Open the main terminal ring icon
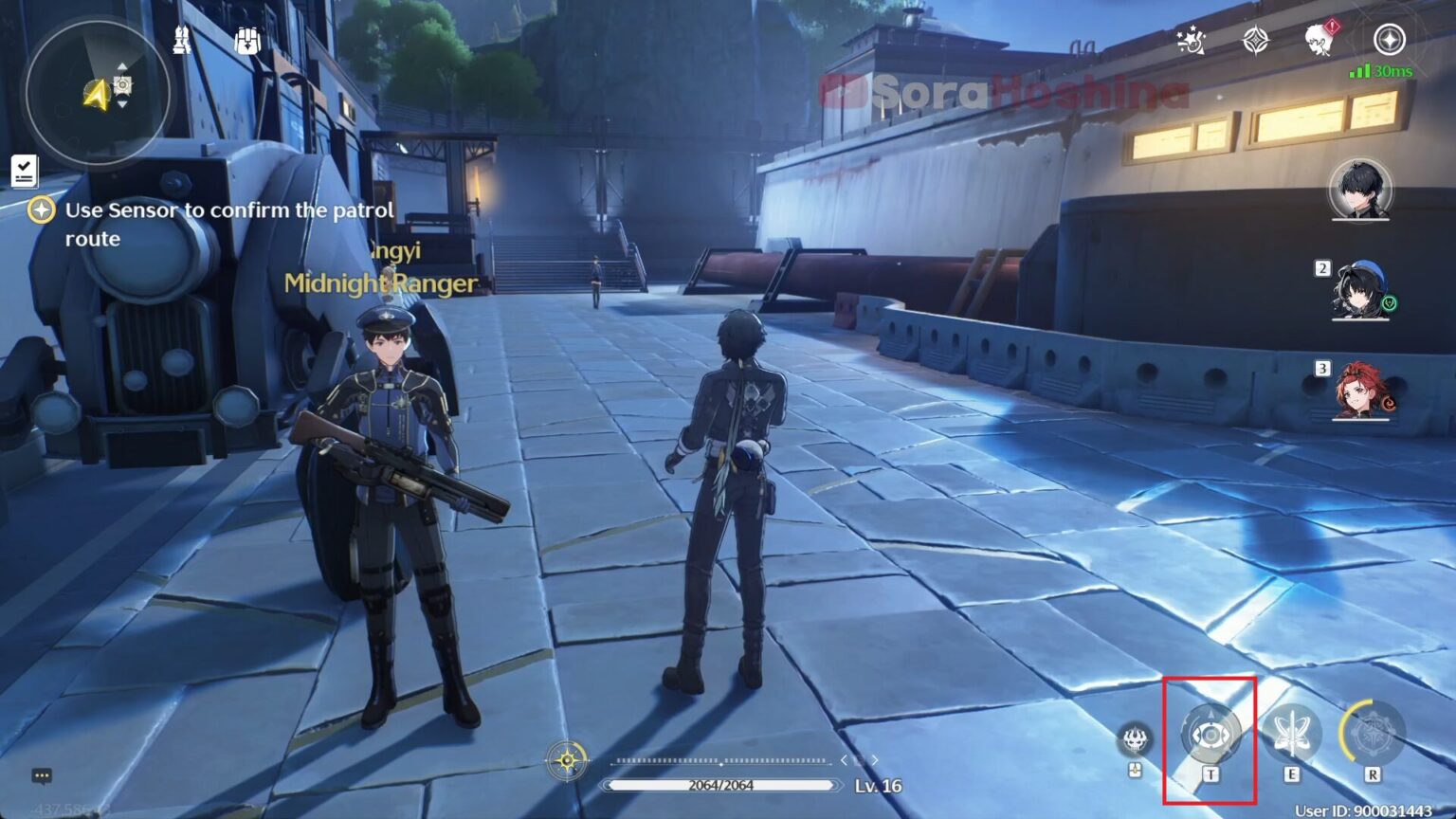1456x819 pixels. [x=1389, y=40]
